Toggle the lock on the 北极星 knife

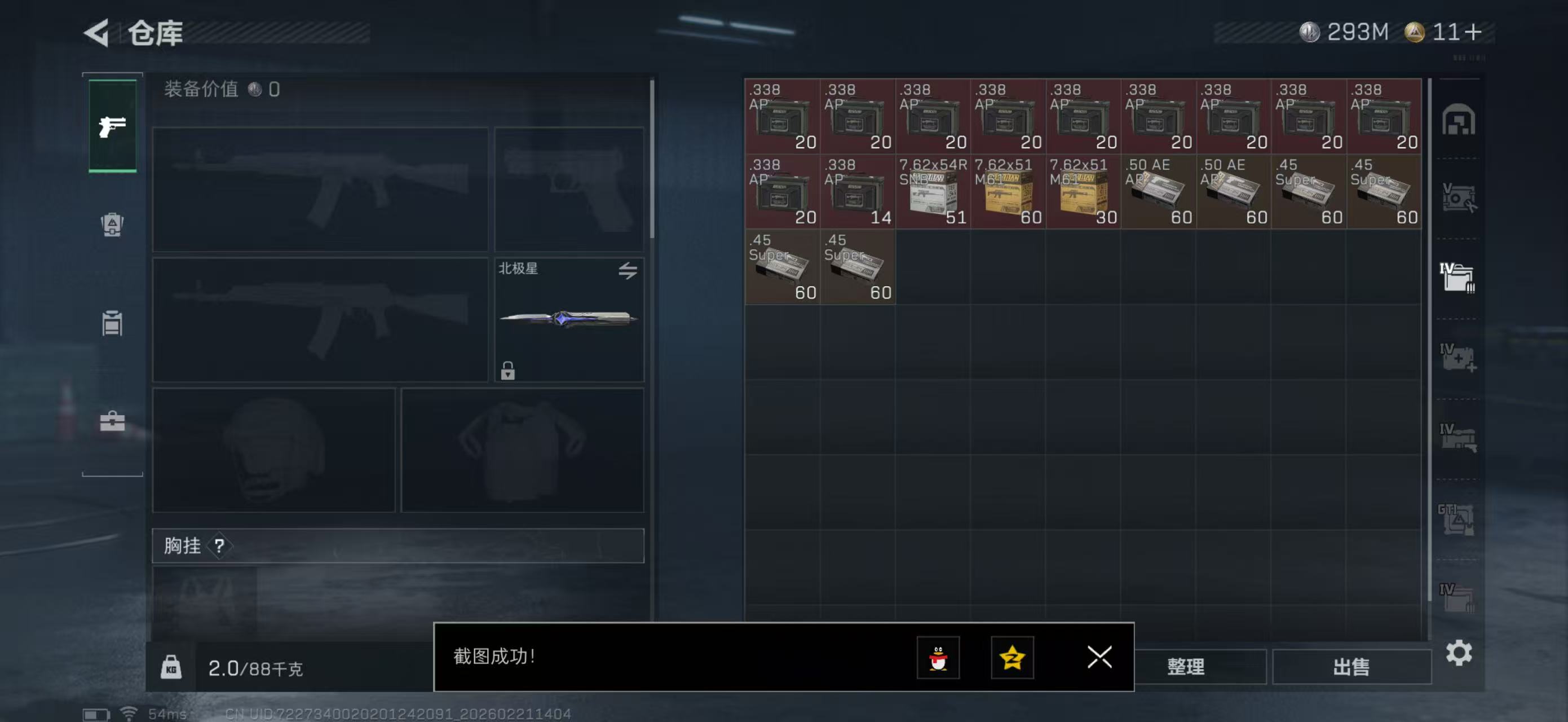click(x=509, y=372)
